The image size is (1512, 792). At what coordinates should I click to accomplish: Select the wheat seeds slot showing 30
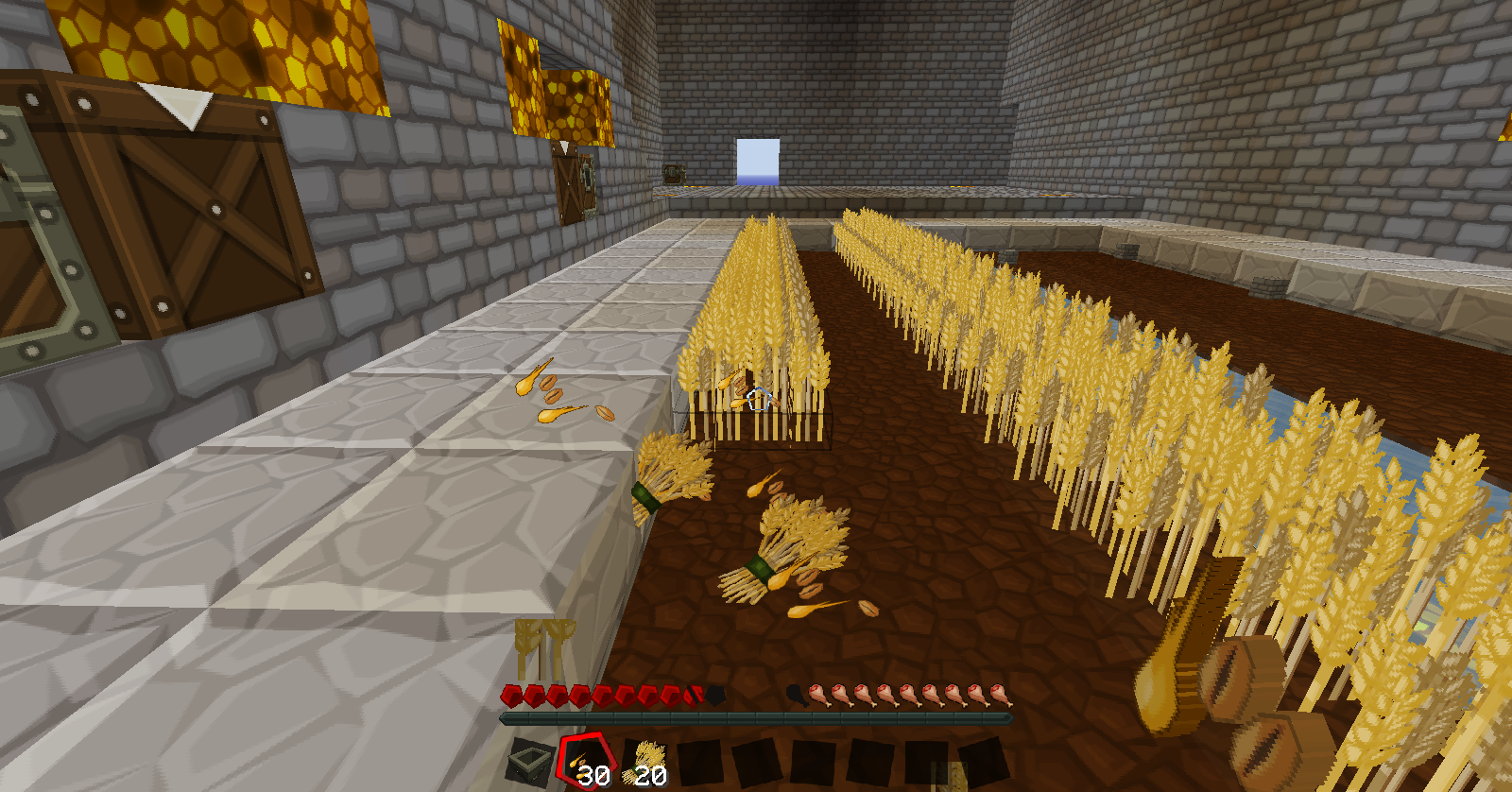tap(587, 762)
